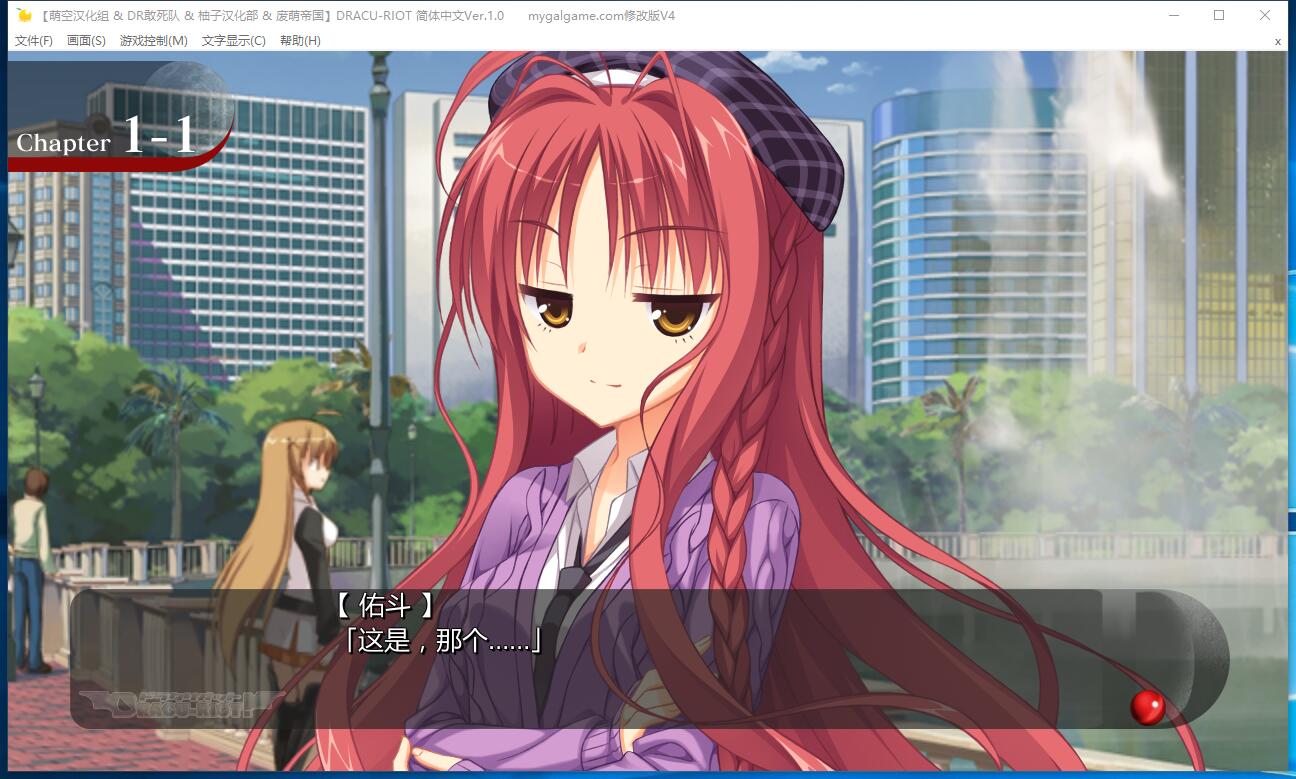Open the 文件(F) menu
The image size is (1296, 779).
point(34,41)
